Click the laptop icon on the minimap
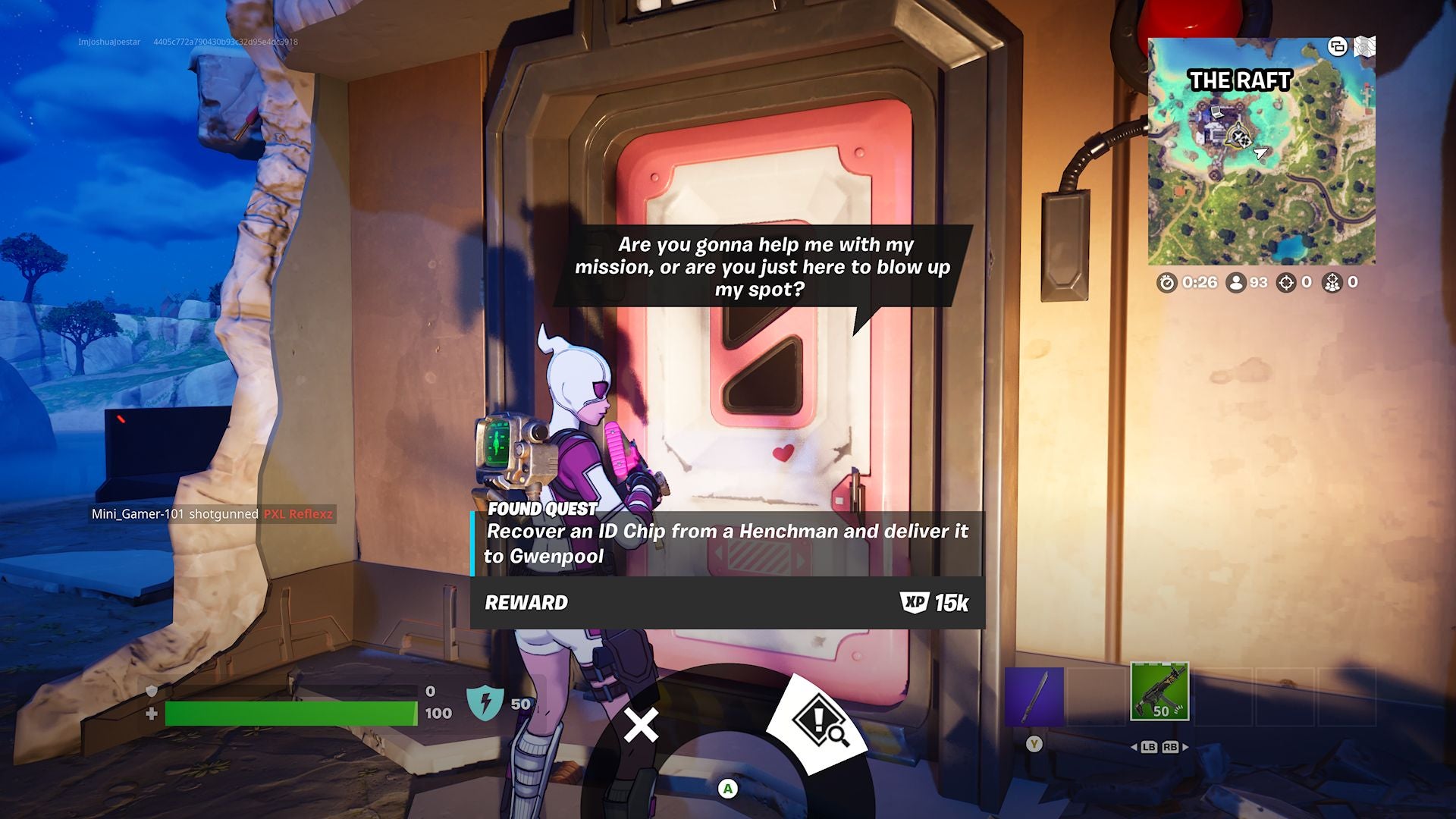 tap(1216, 113)
